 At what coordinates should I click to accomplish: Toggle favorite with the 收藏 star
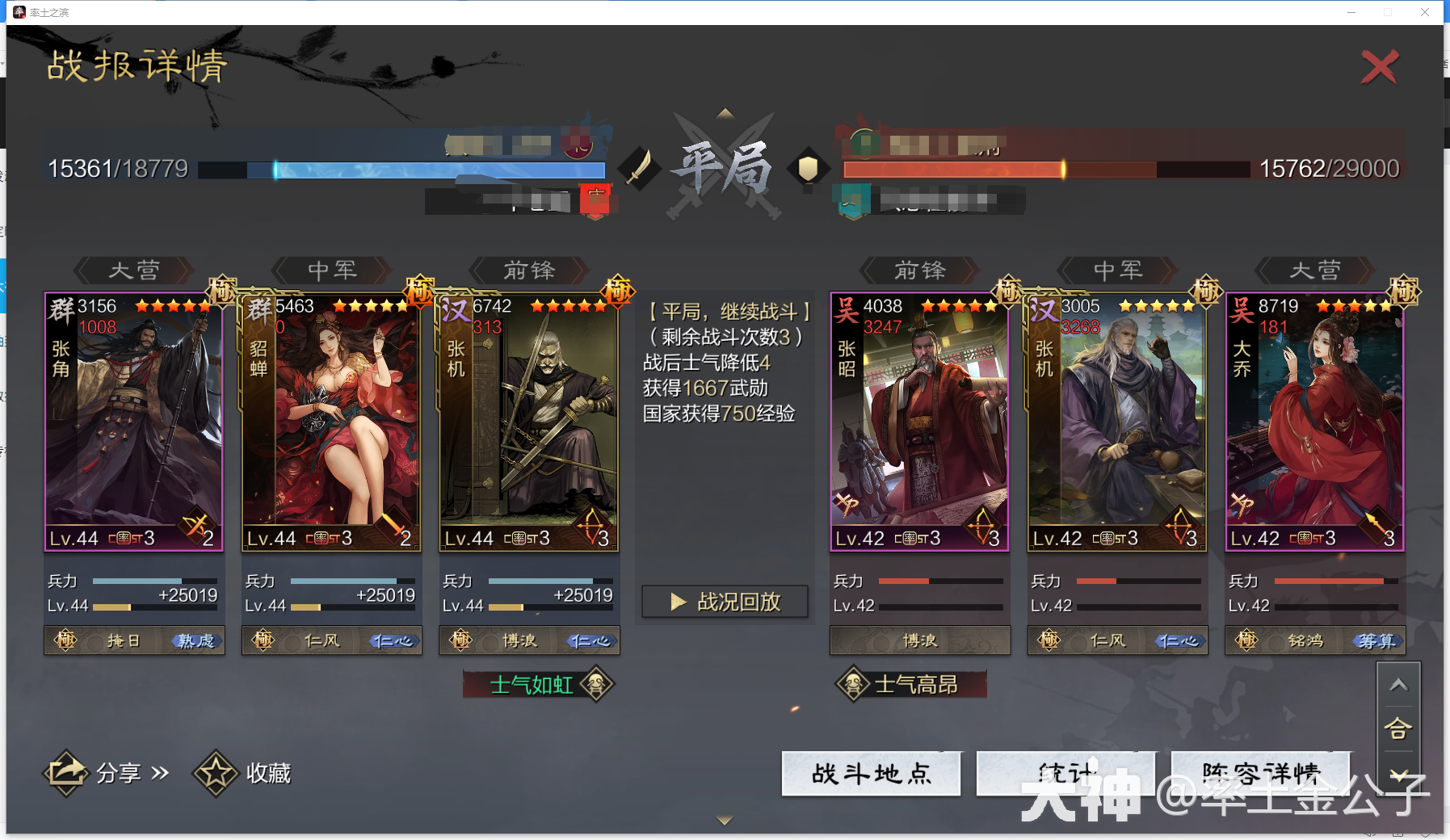pyautogui.click(x=214, y=772)
